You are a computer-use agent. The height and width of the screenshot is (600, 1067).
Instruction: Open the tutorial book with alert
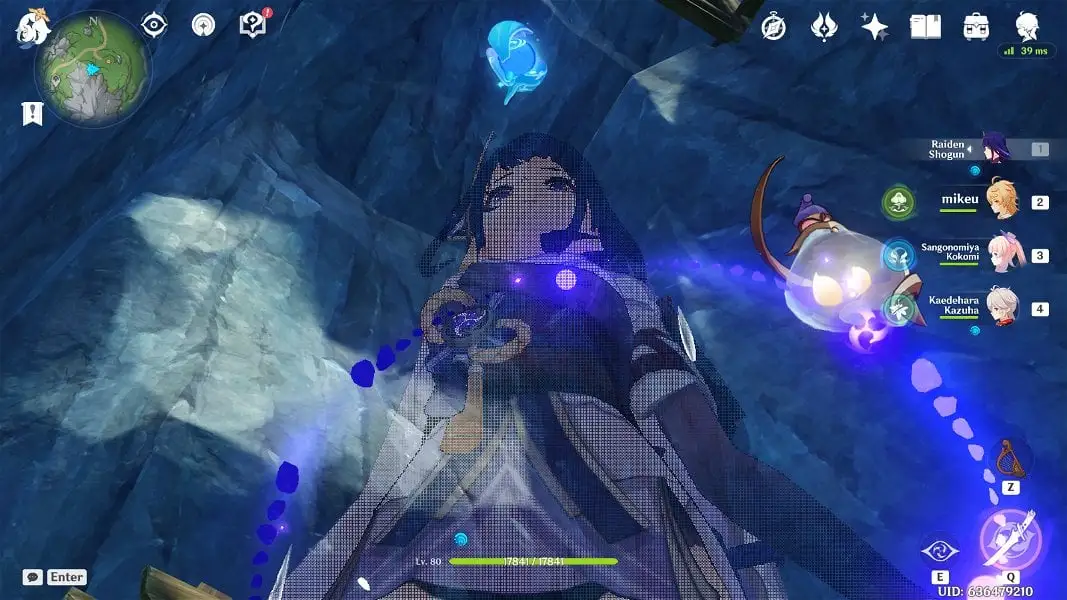point(253,25)
